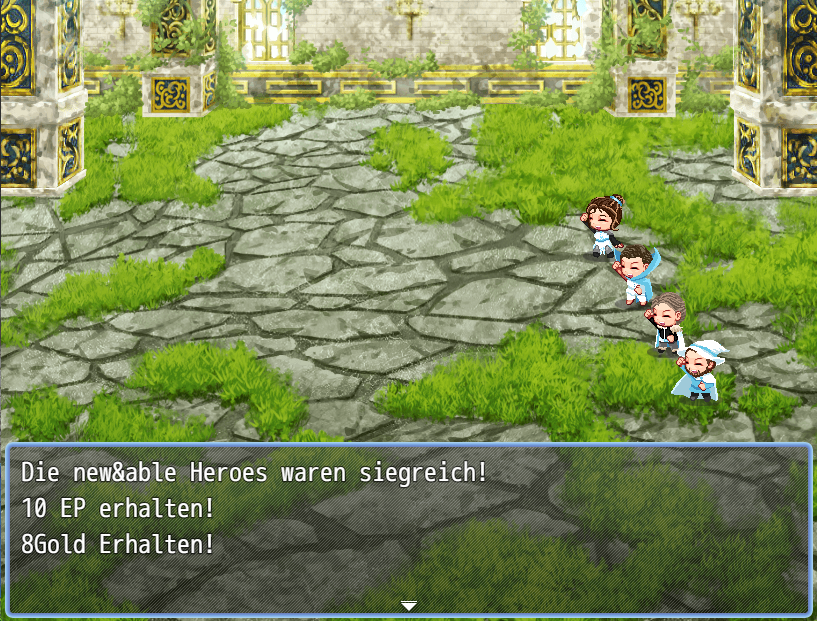This screenshot has height=621, width=817.
Task: Advance the victory message window
Action: coord(408,528)
